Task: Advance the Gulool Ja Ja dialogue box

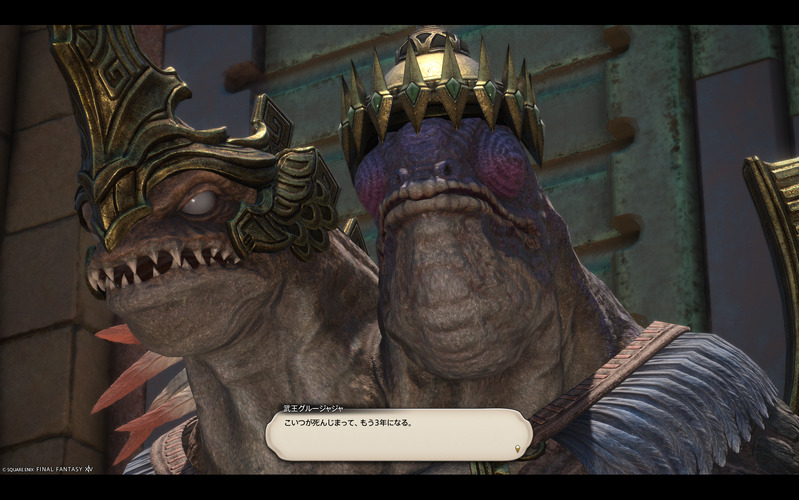Action: 398,434
